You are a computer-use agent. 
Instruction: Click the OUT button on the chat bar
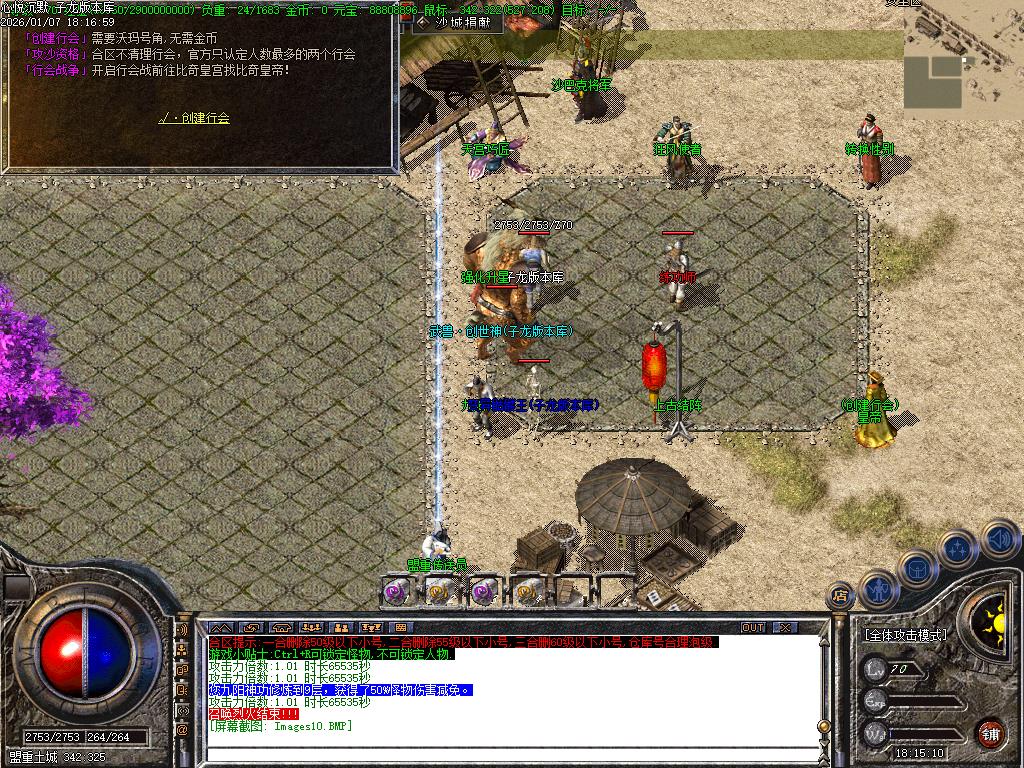pos(753,627)
